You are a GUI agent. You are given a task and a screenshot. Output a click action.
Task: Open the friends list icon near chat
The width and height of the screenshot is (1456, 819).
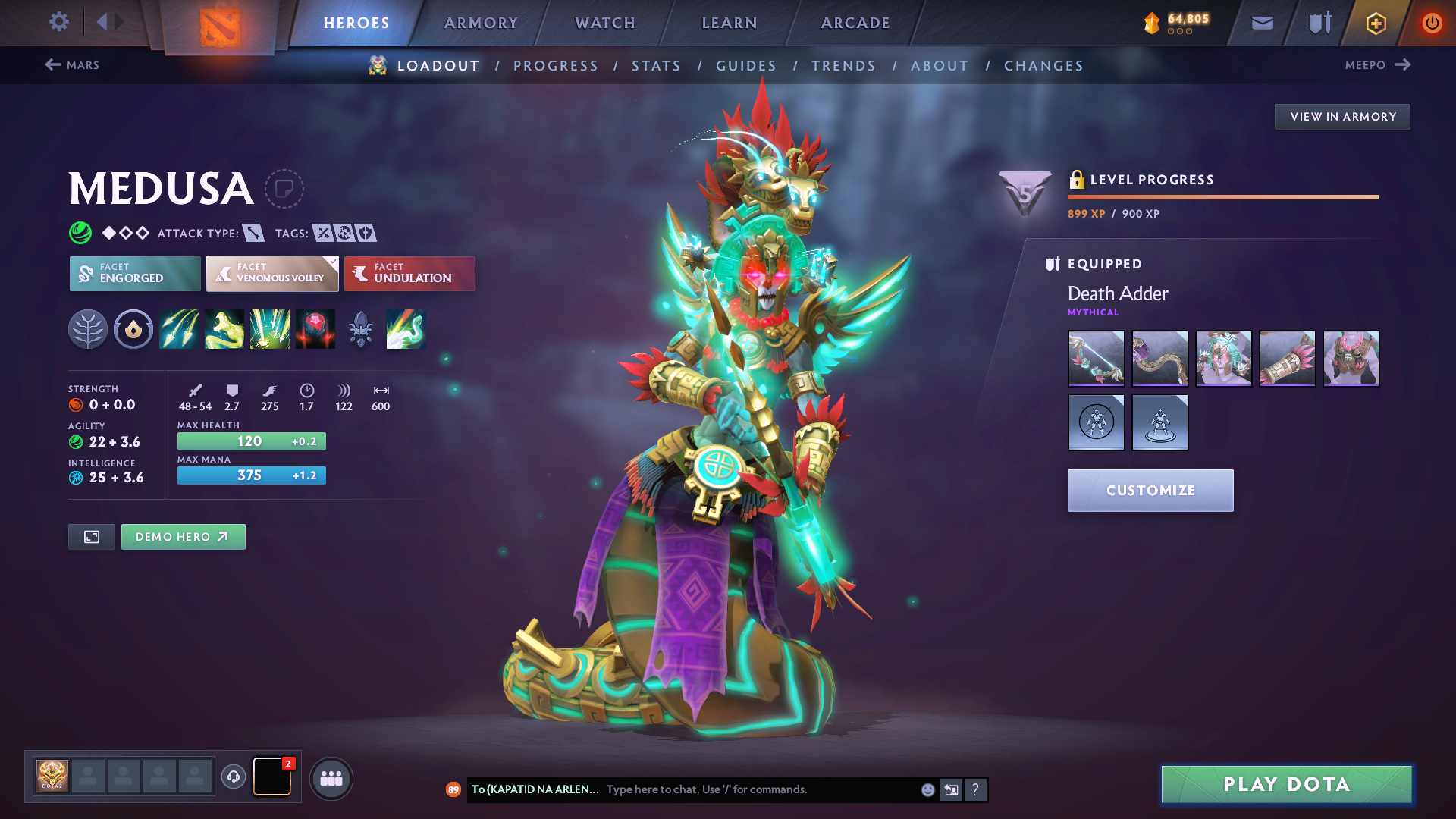tap(331, 778)
